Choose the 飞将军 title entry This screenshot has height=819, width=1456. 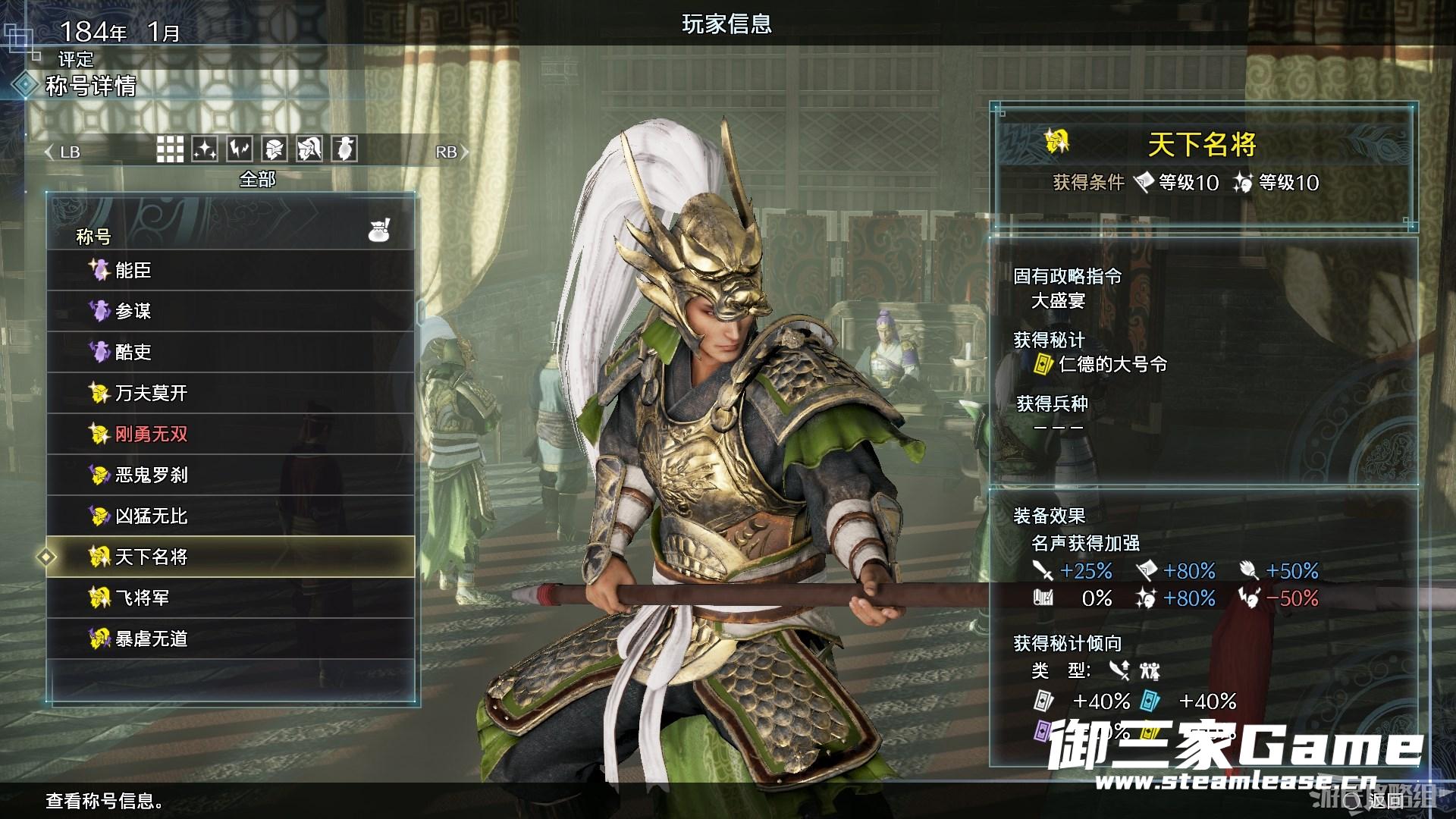click(231, 598)
